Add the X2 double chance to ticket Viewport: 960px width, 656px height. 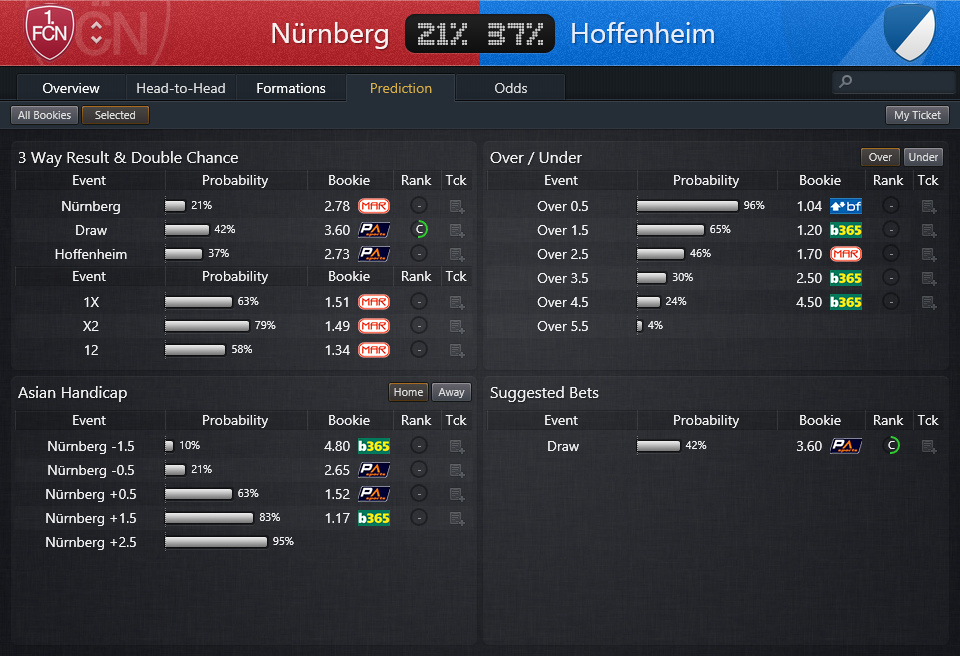pyautogui.click(x=457, y=326)
